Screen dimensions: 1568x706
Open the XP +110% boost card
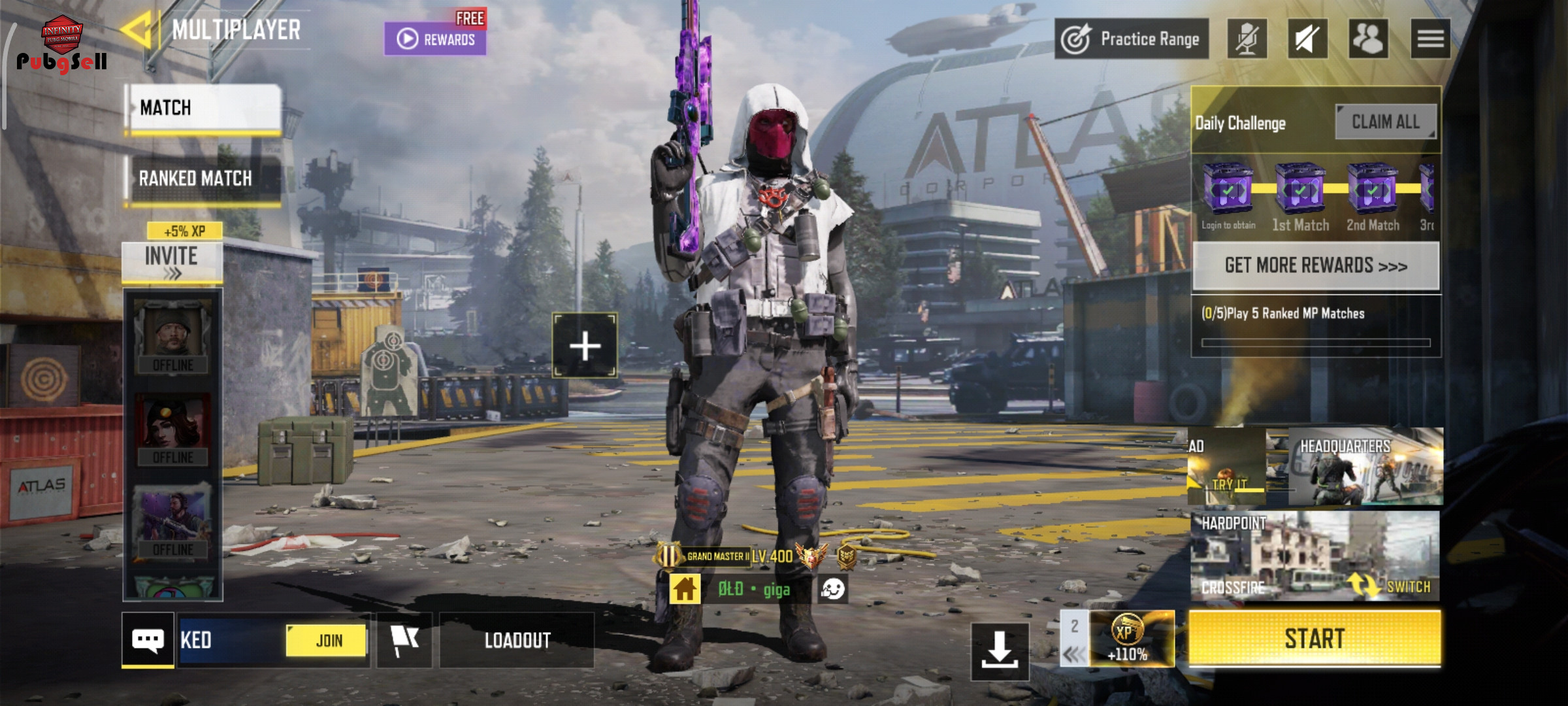coord(1131,639)
